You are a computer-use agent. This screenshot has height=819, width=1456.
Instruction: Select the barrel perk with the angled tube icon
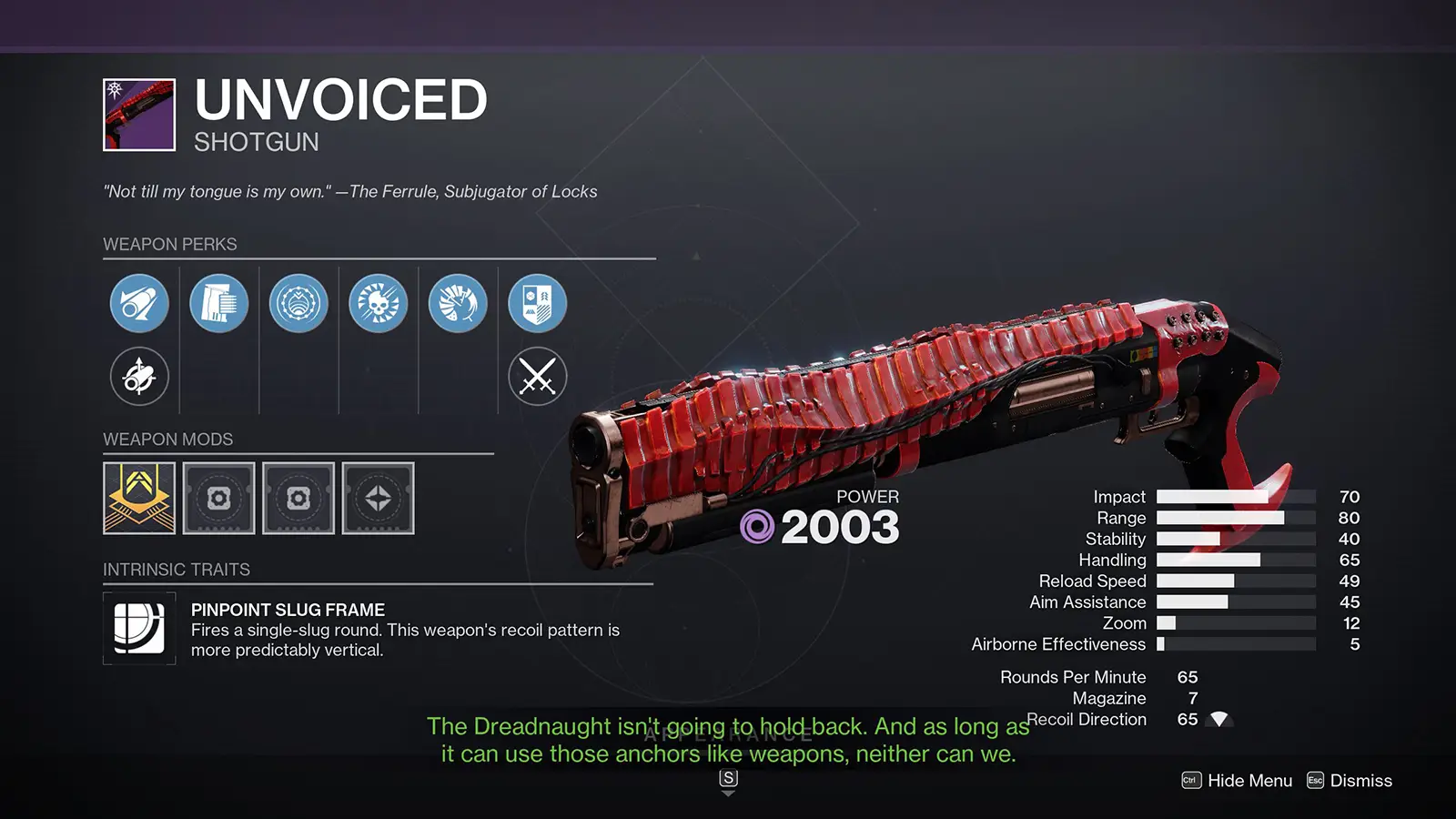pyautogui.click(x=139, y=303)
